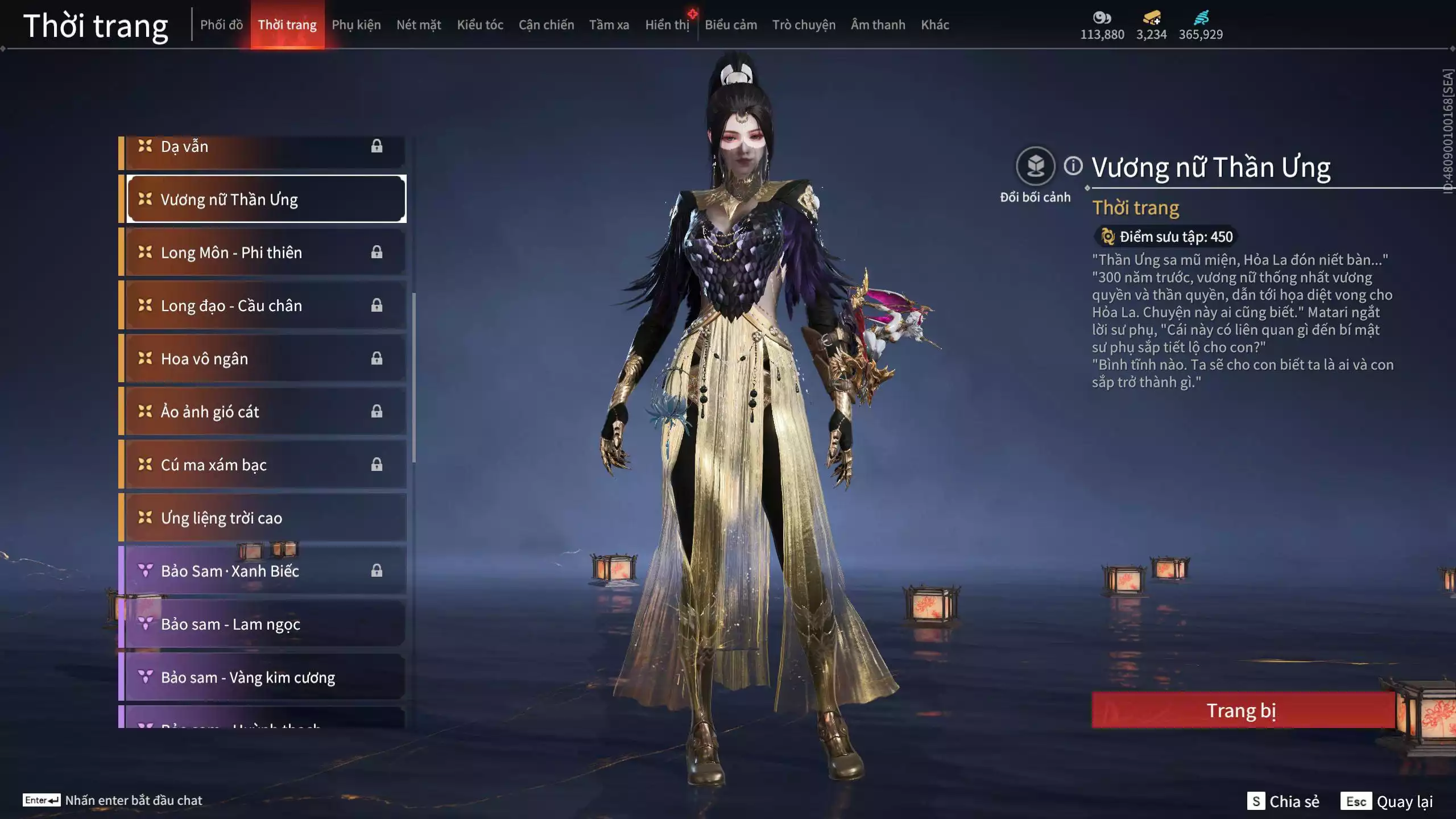1456x819 pixels.
Task: Toggle the Đổi bối cảnh background switcher
Action: pyautogui.click(x=1035, y=167)
